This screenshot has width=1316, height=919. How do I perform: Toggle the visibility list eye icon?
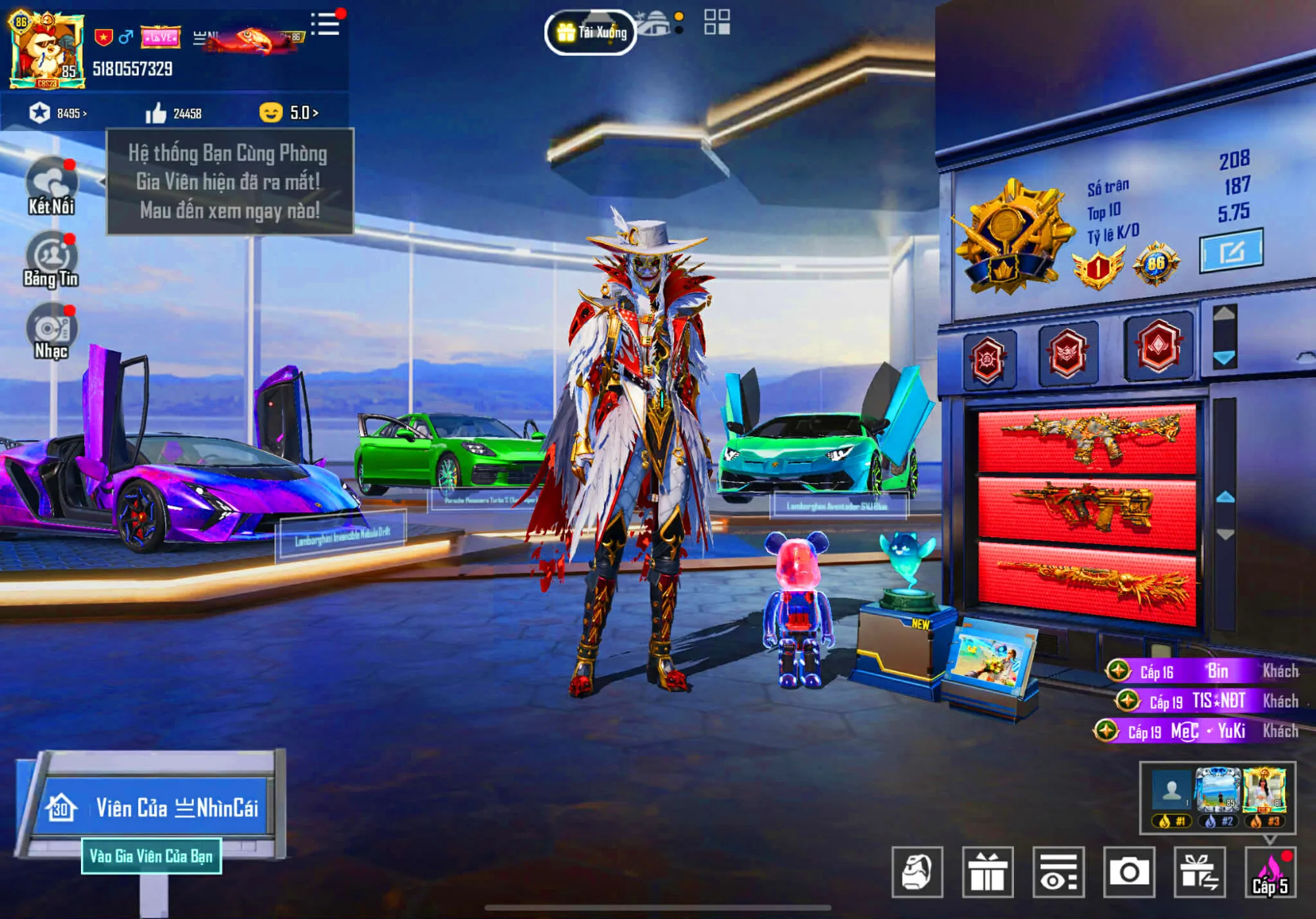[x=1058, y=872]
